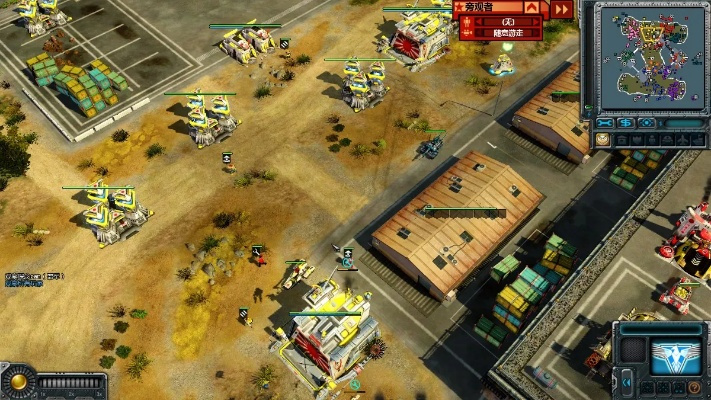Screen dimensions: 711x400
Task: Open the repair wrench mode
Action: [x=605, y=124]
